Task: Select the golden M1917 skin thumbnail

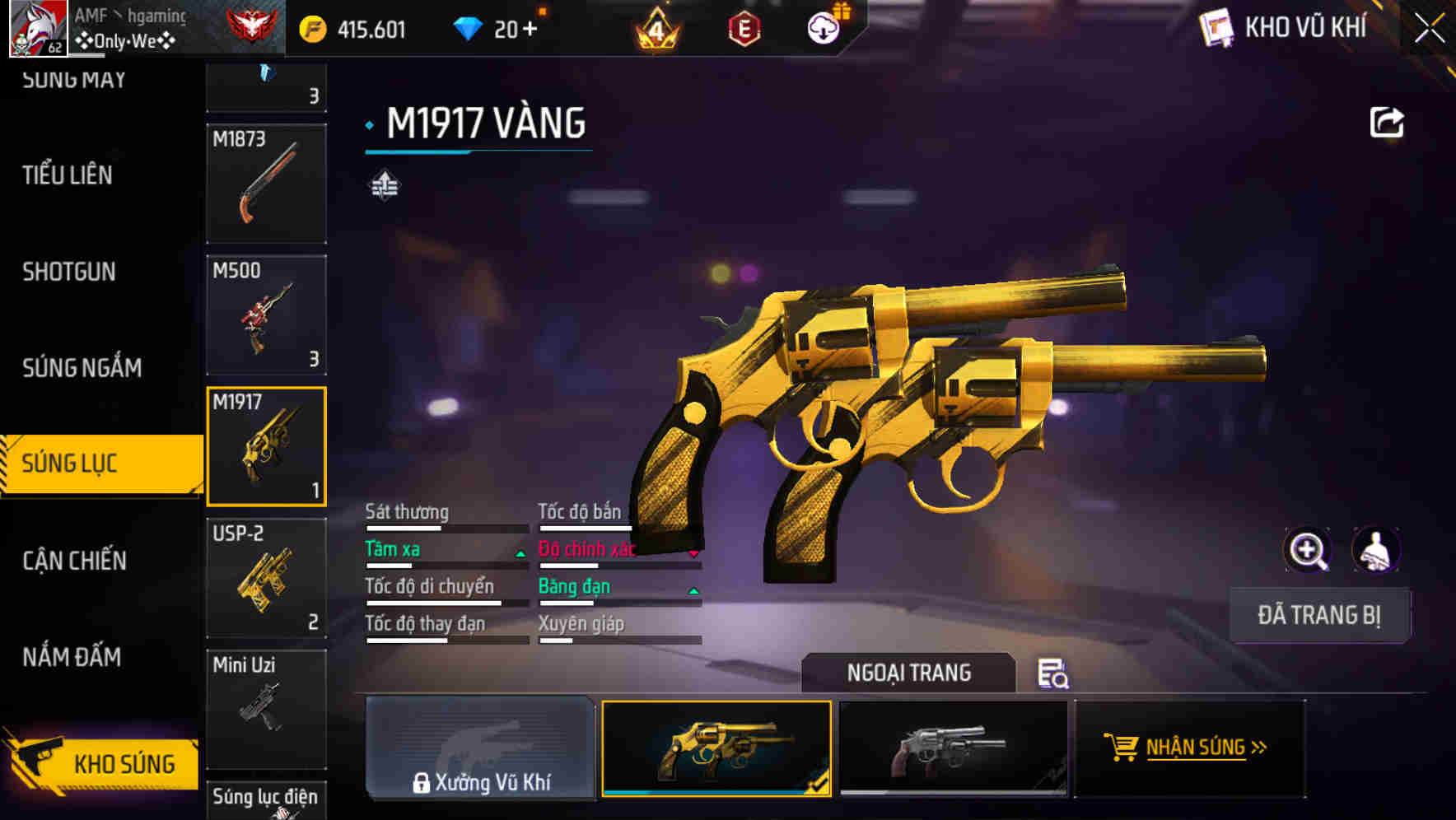Action: click(716, 748)
